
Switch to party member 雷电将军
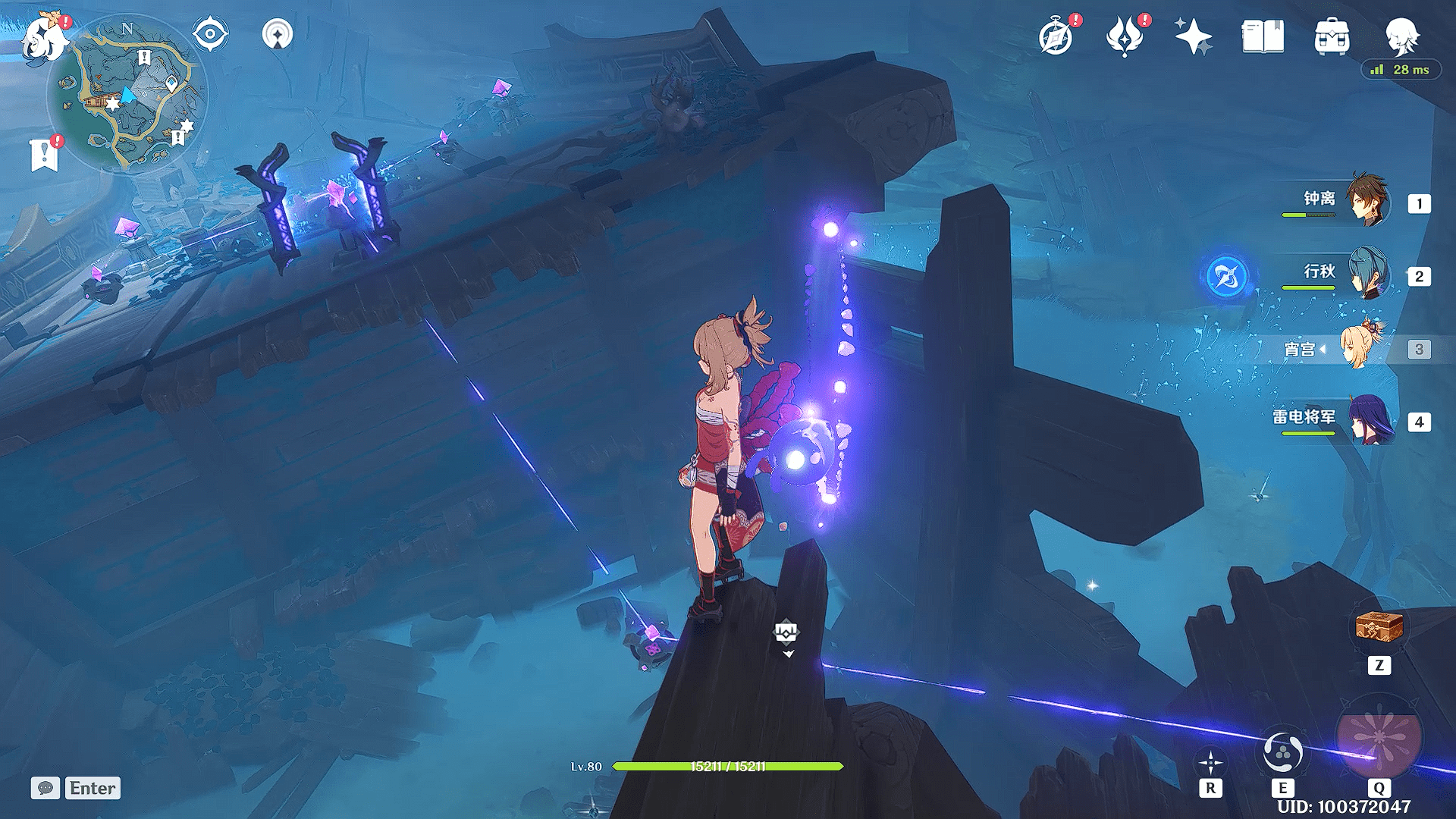1371,419
